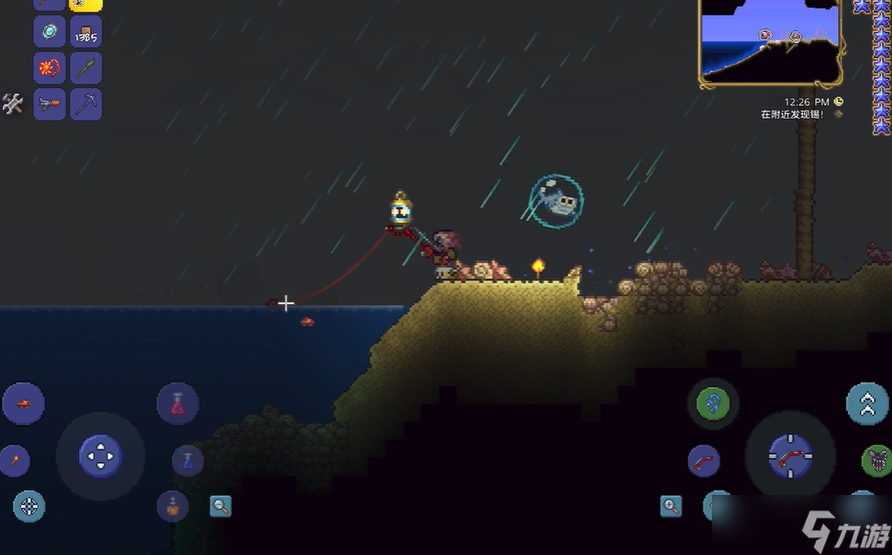Use the torch quick slot button
Screen dimensions: 892x555
(14, 461)
